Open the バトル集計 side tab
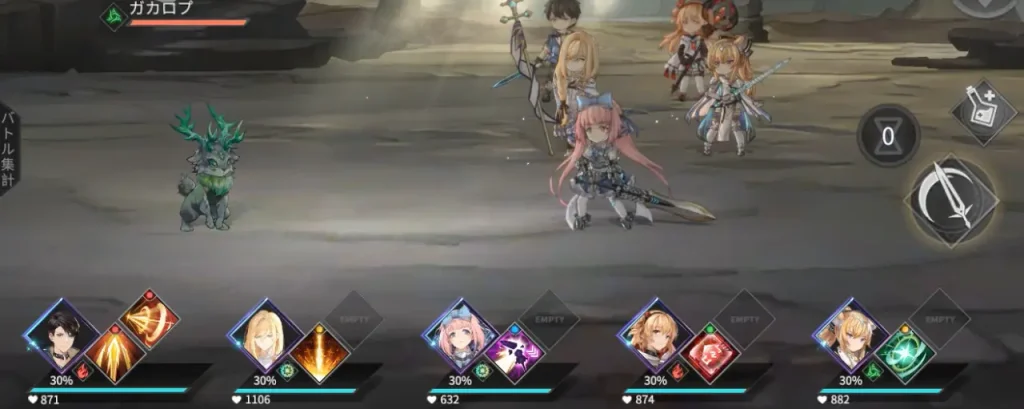 coord(9,149)
